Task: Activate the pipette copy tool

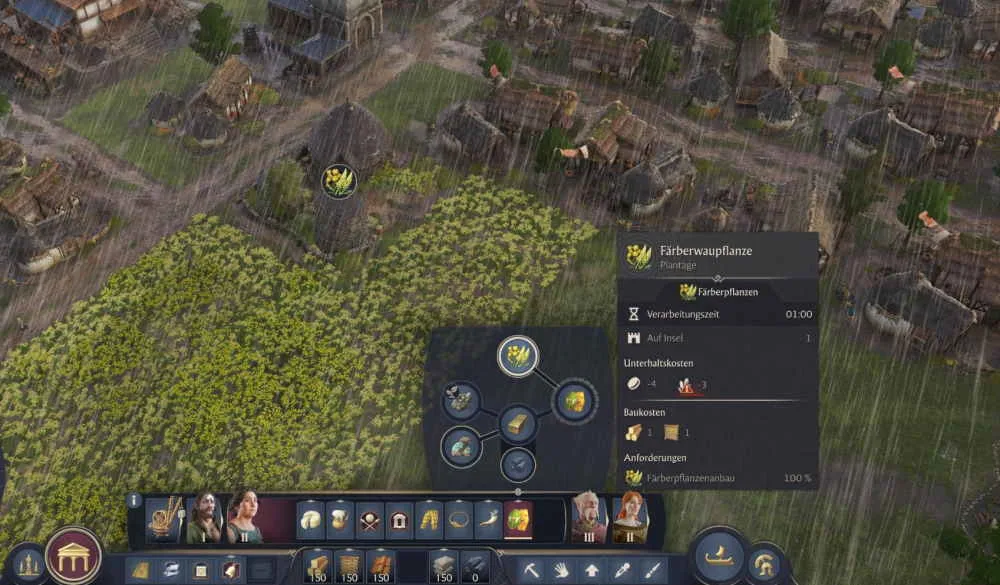Action: [x=622, y=570]
